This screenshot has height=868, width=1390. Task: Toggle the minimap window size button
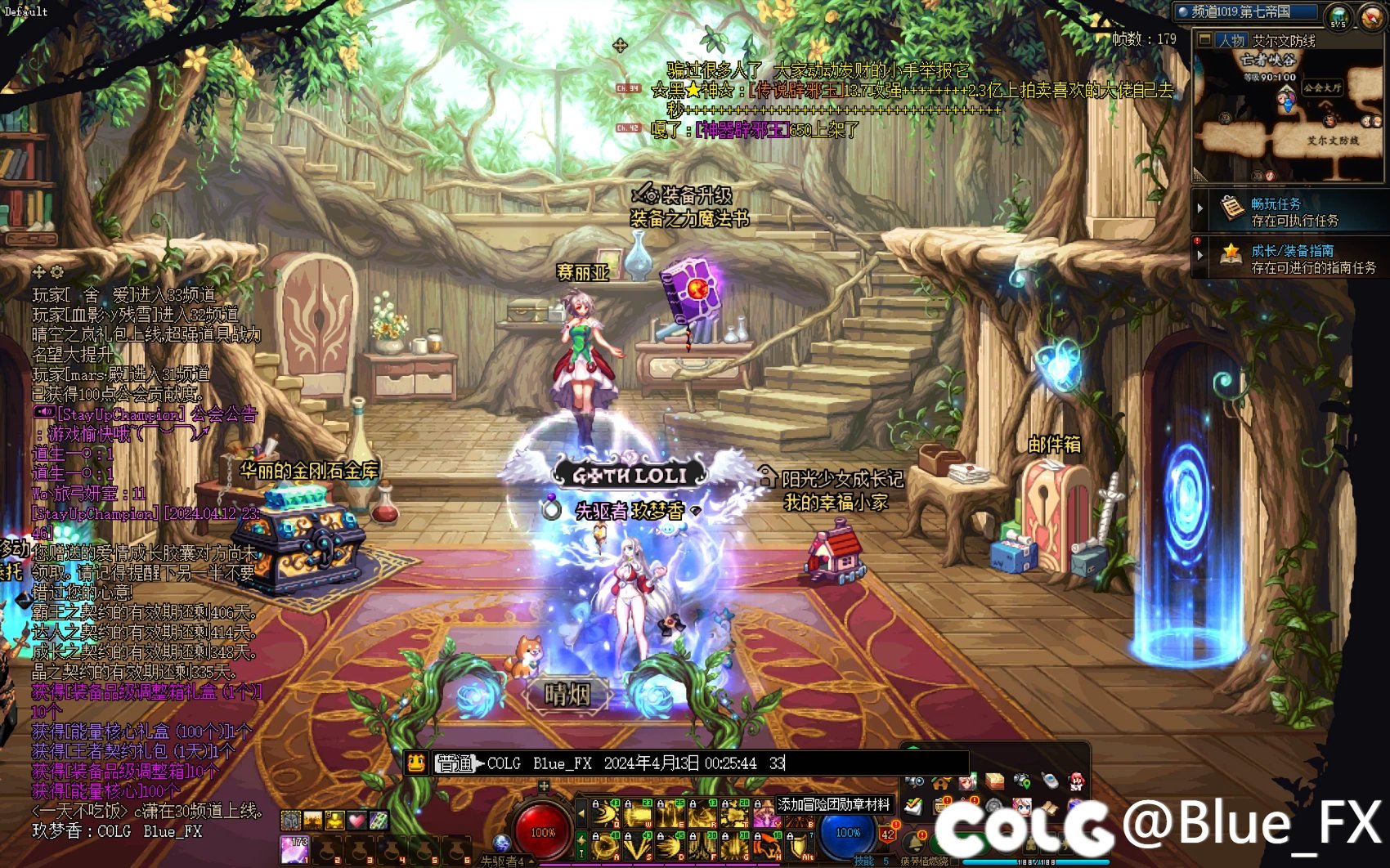pos(1204,40)
